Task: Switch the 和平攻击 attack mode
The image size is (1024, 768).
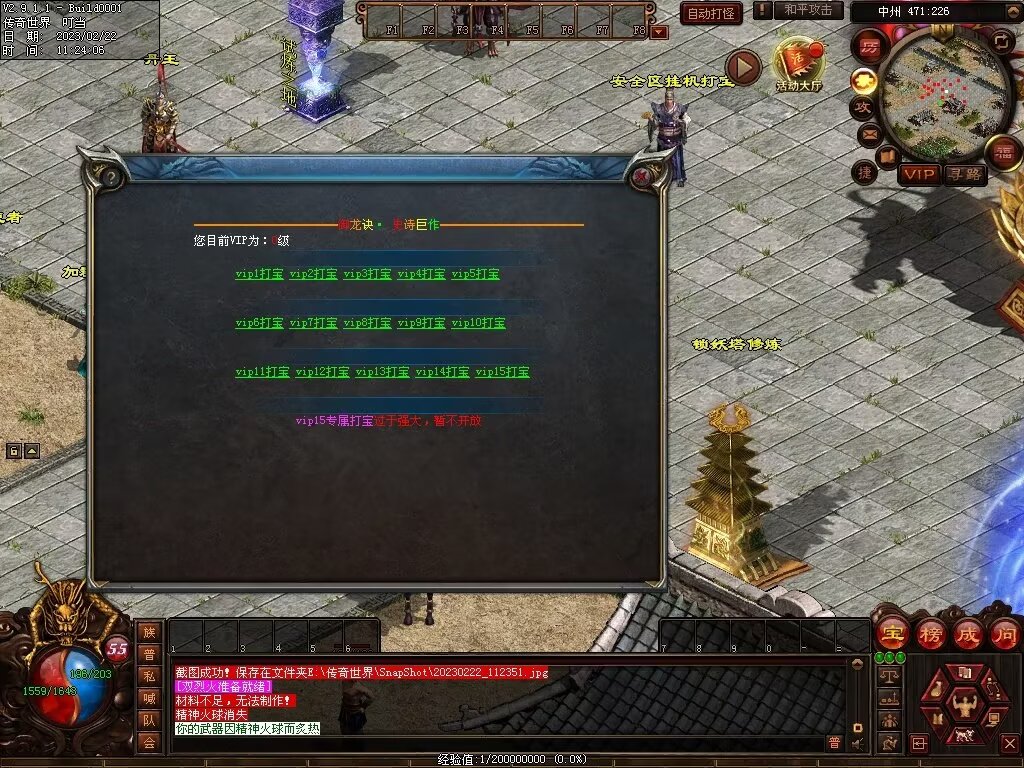Action: point(808,10)
